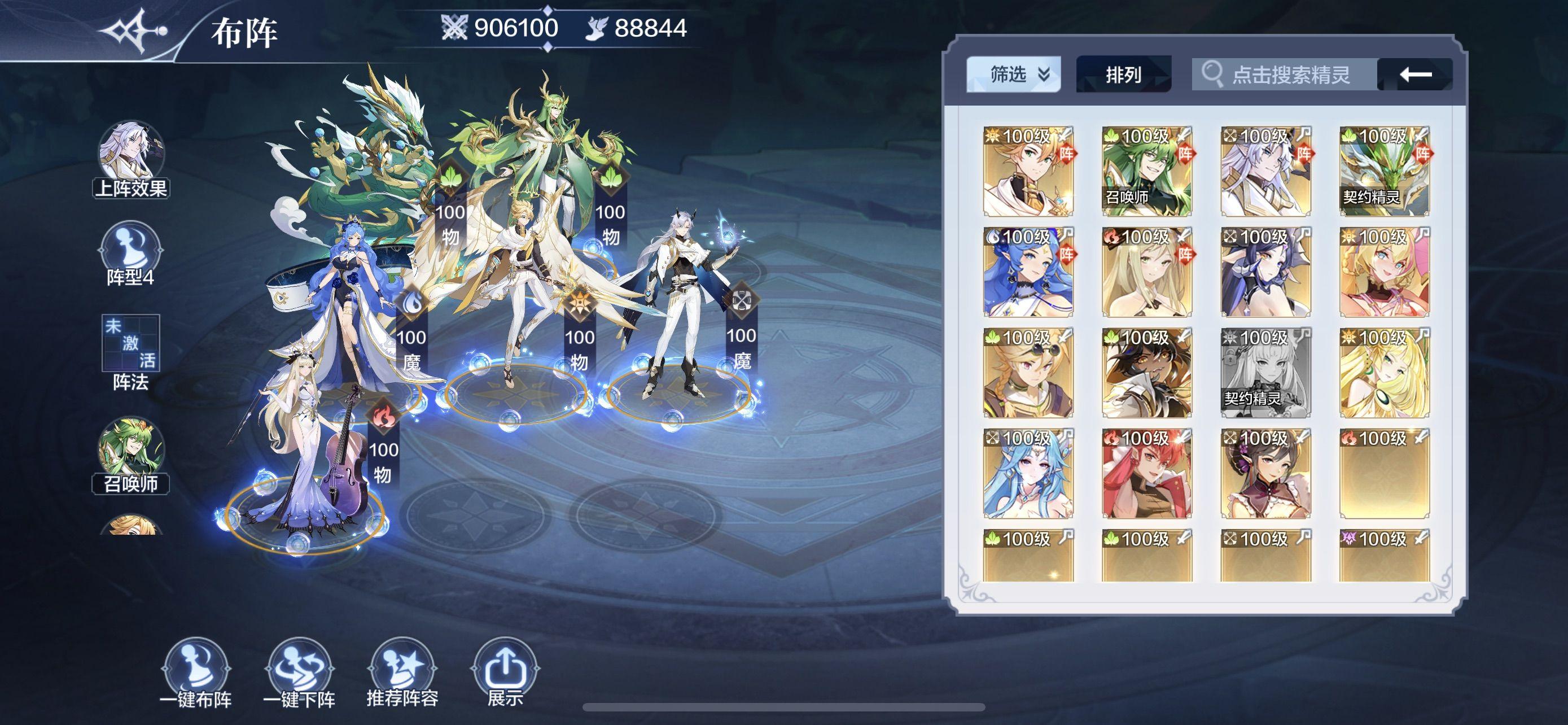Activate 一键布阵 auto-deploy
The width and height of the screenshot is (1568, 725).
(x=196, y=673)
